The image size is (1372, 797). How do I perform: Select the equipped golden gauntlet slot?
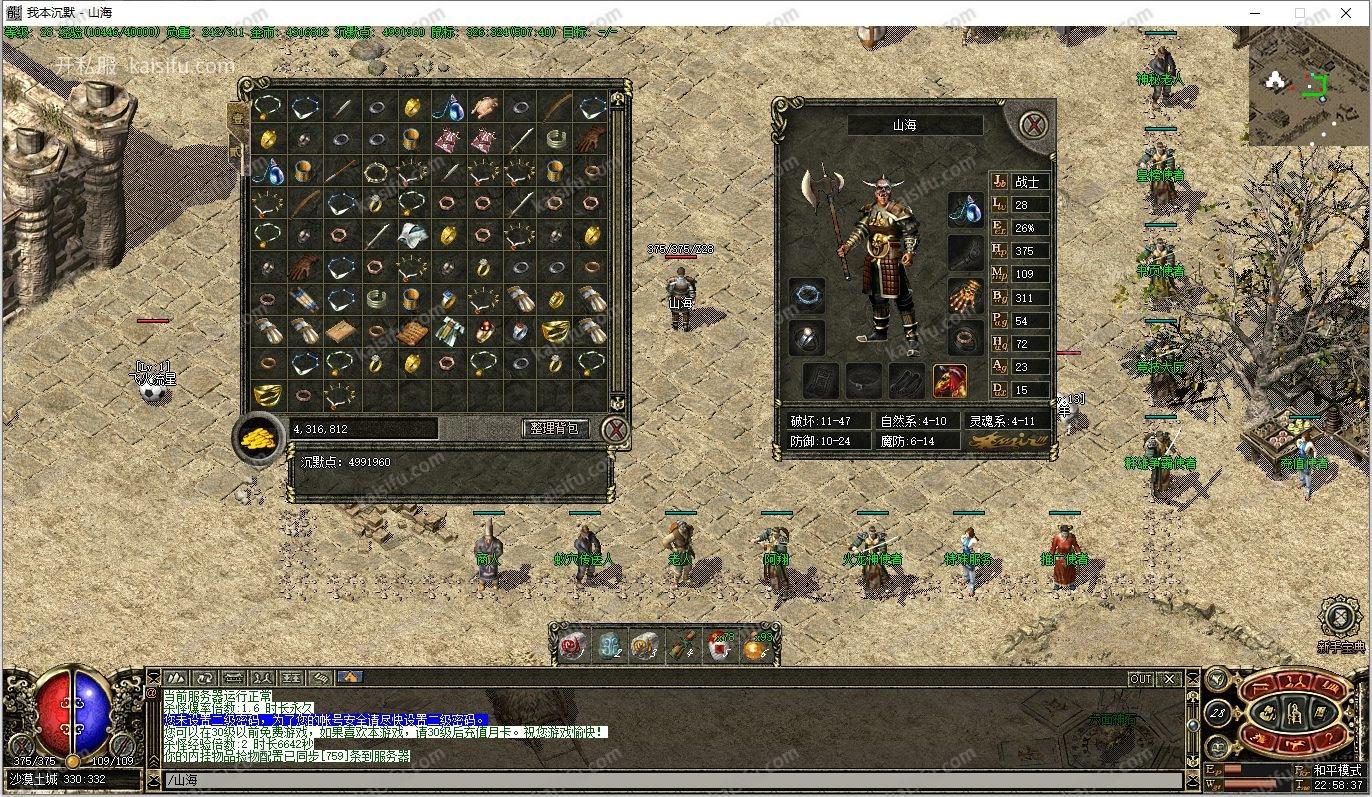965,297
